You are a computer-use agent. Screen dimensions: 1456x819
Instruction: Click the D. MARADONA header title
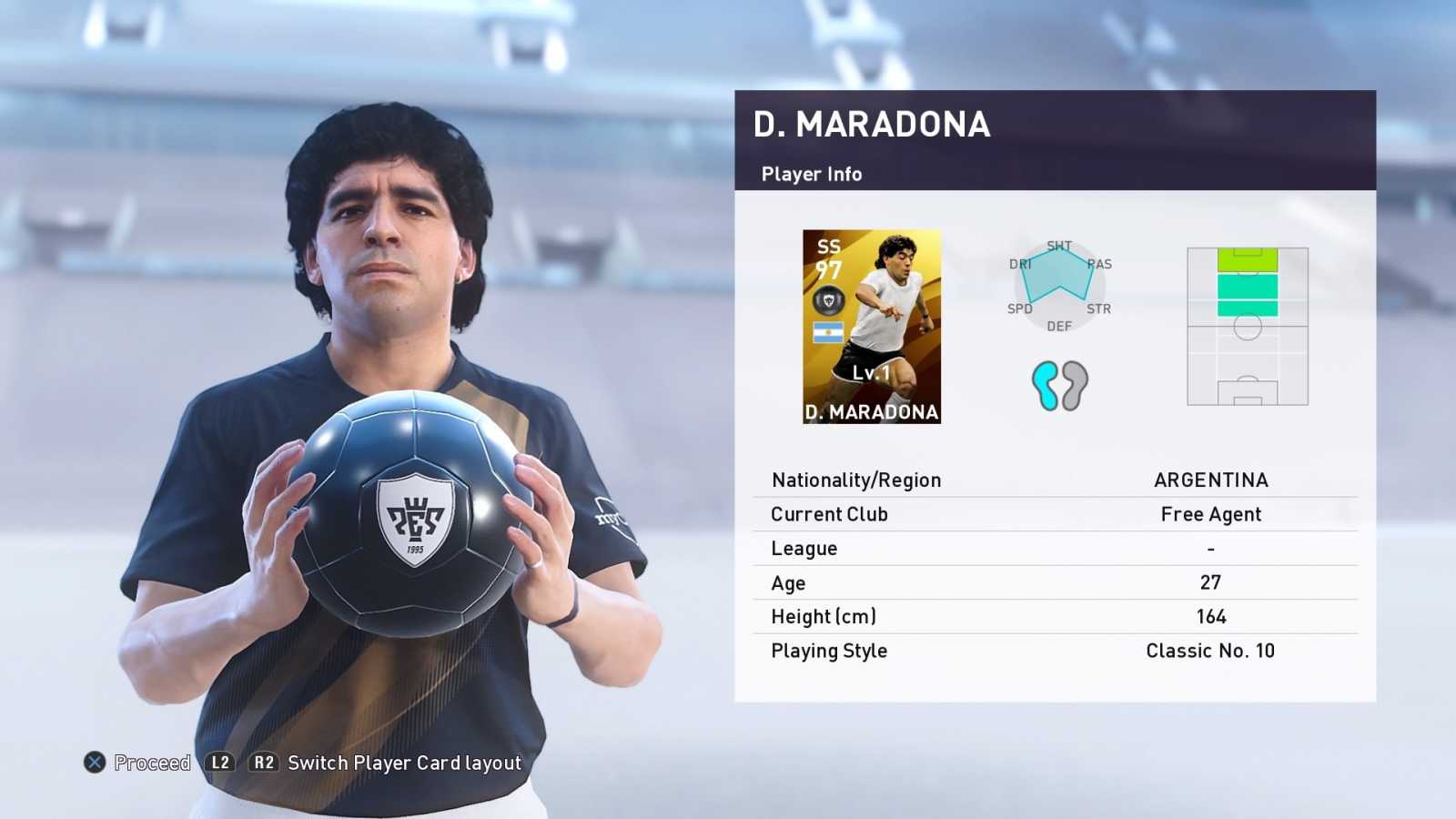[871, 126]
